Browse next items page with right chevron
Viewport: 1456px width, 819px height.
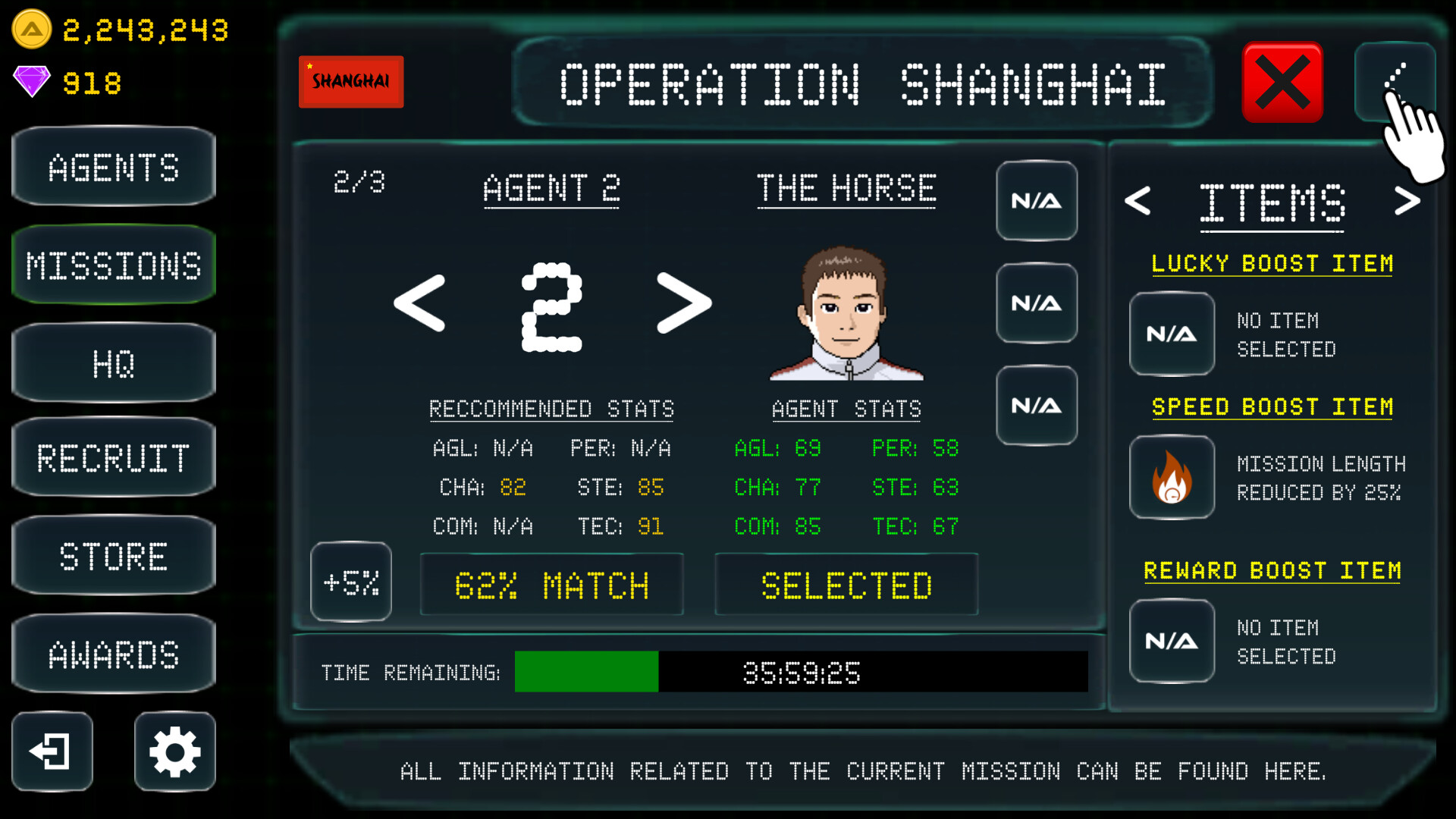tap(1409, 200)
